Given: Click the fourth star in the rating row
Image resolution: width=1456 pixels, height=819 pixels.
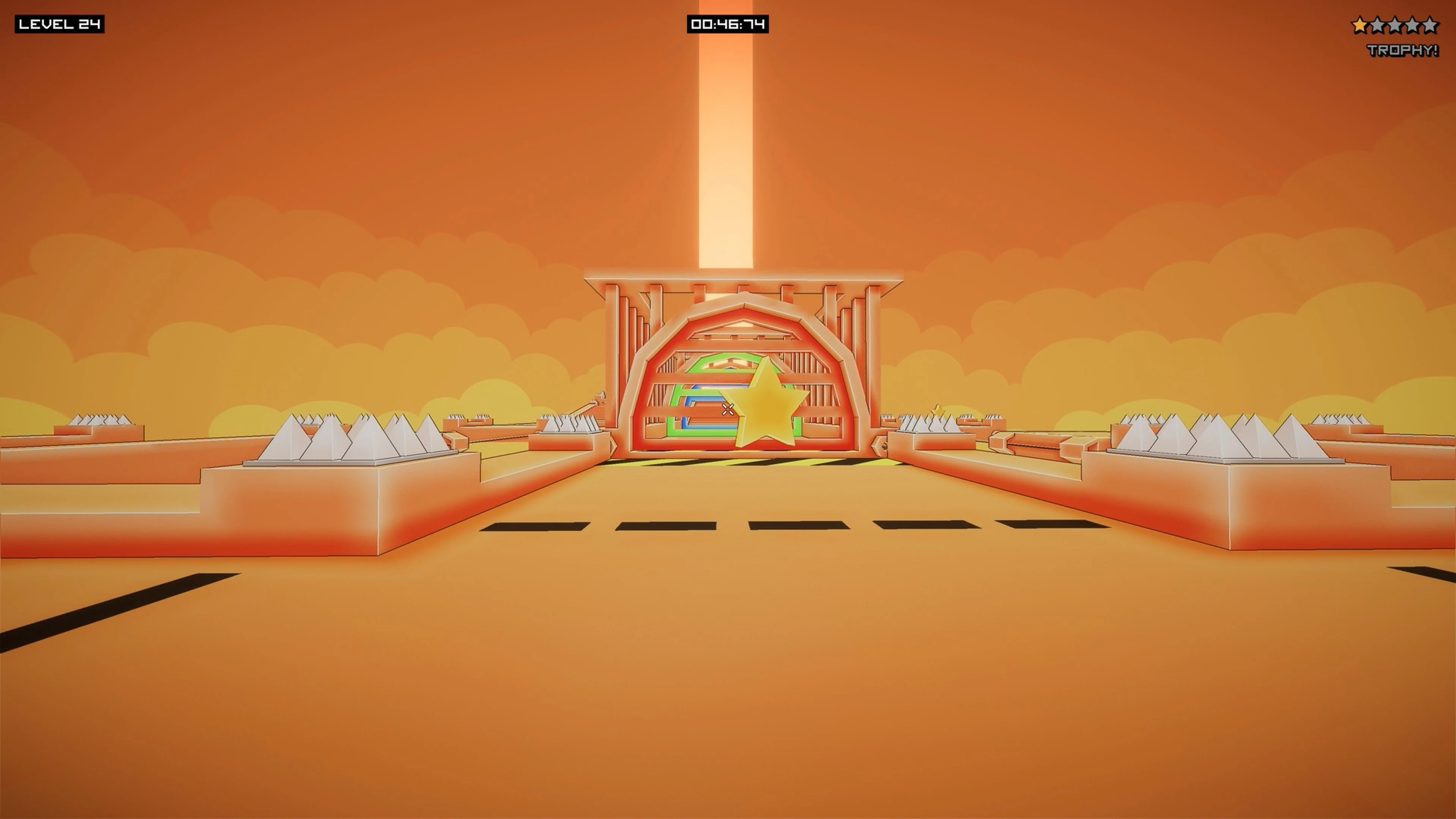Looking at the screenshot, I should pyautogui.click(x=1412, y=24).
